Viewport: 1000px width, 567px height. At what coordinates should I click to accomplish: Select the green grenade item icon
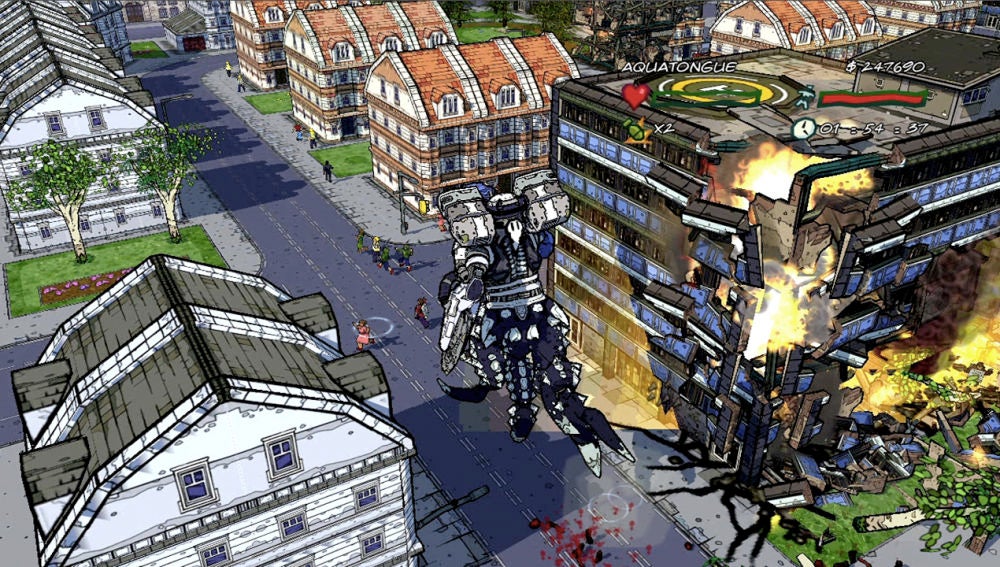point(632,128)
